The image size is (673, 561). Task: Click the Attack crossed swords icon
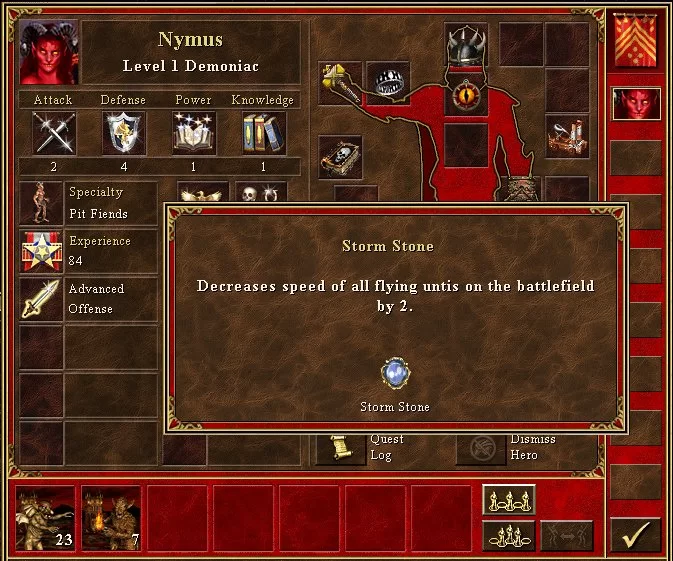pos(54,133)
